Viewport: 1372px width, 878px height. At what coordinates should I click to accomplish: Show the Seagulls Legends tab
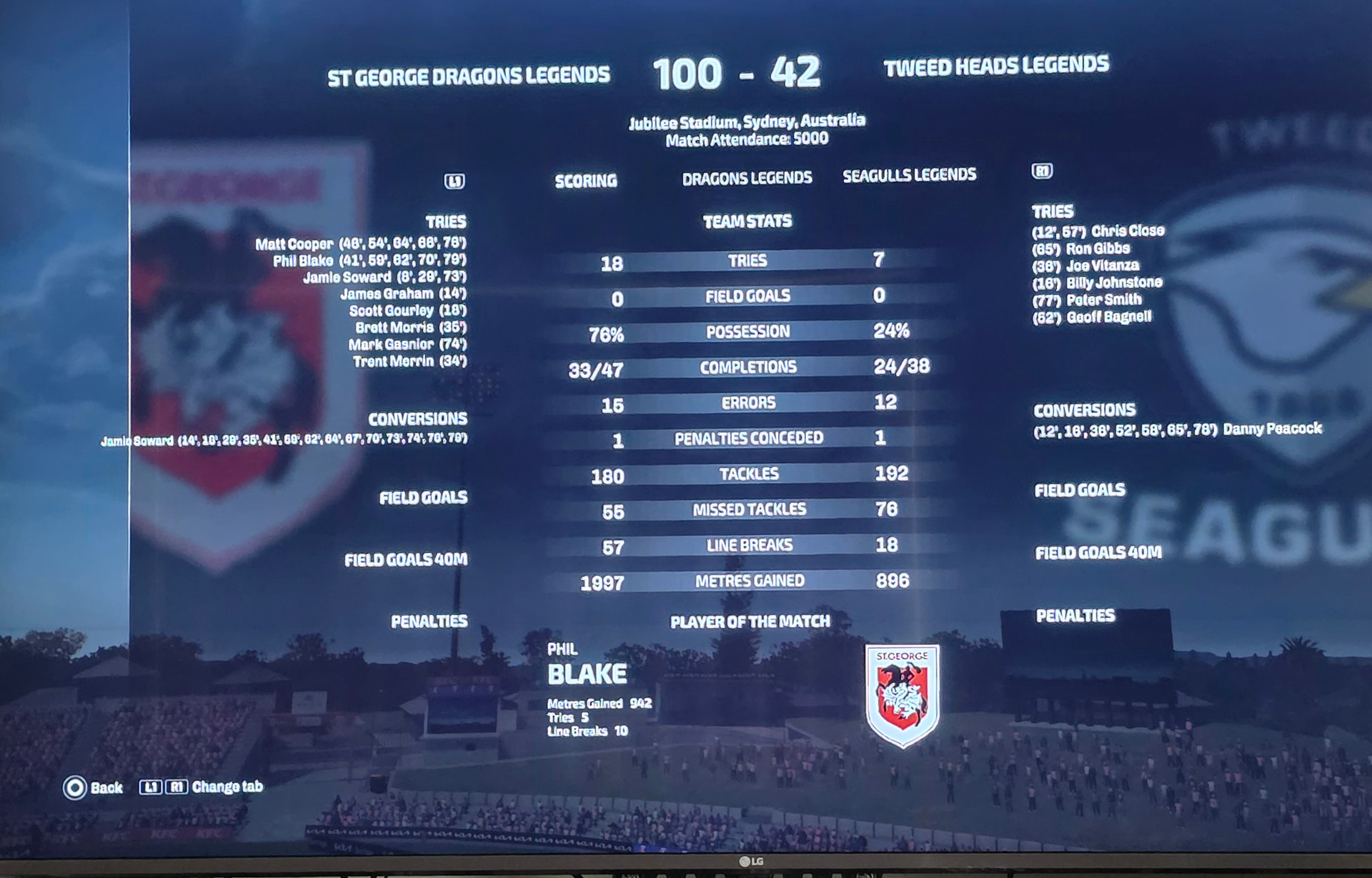tap(909, 175)
